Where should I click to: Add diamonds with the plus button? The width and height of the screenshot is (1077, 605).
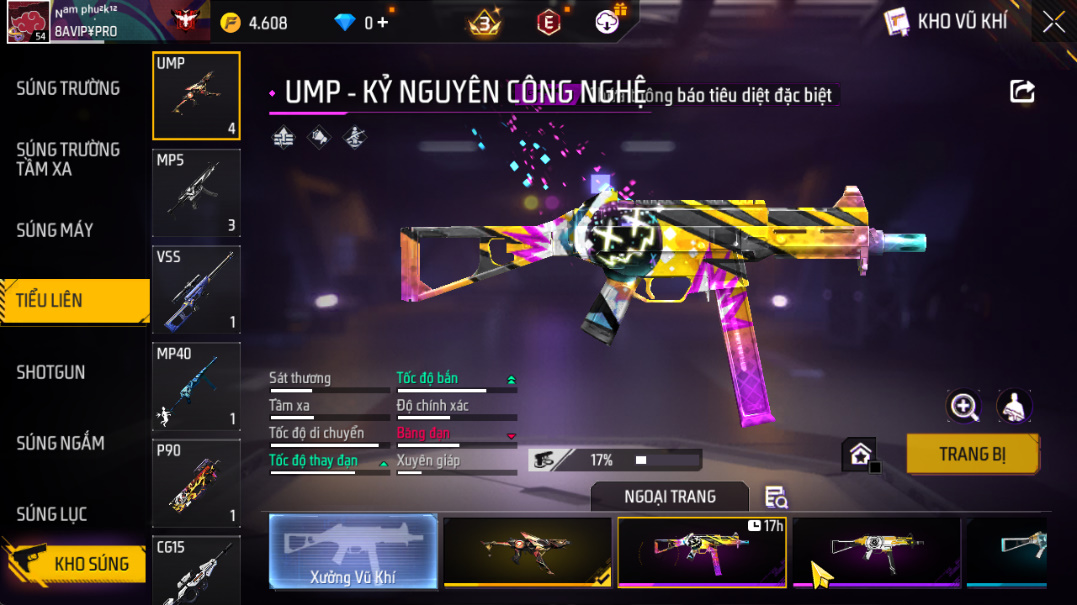pyautogui.click(x=382, y=22)
